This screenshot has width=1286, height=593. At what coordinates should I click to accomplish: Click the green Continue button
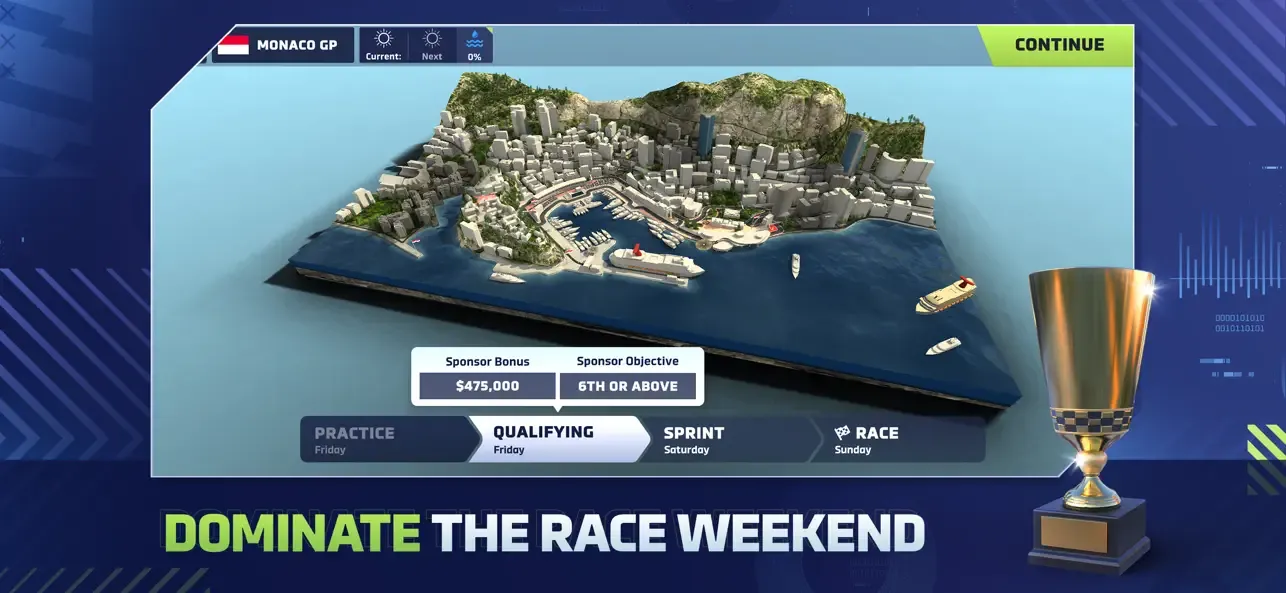pos(1058,45)
